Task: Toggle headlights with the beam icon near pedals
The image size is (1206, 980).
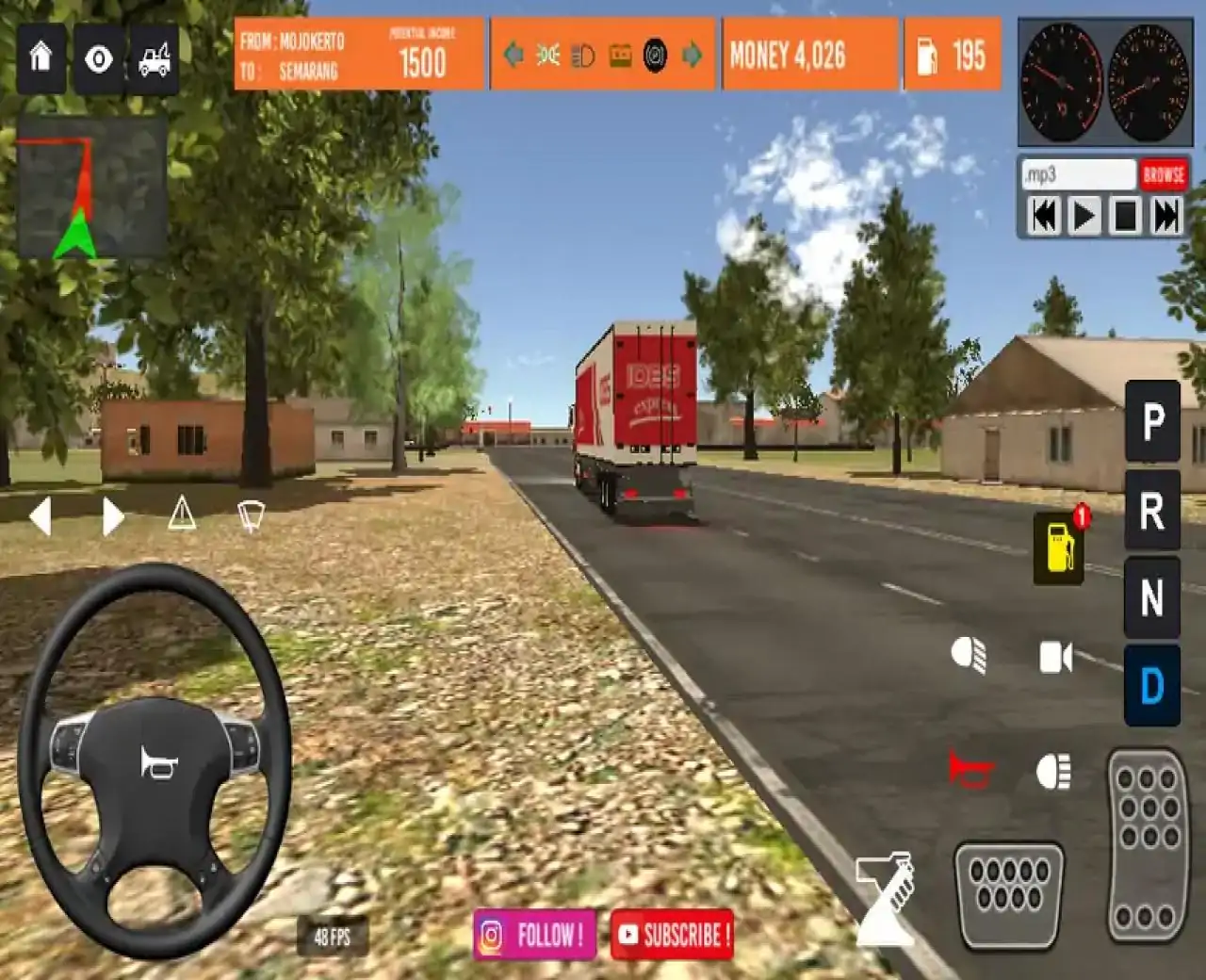Action: (x=1056, y=769)
